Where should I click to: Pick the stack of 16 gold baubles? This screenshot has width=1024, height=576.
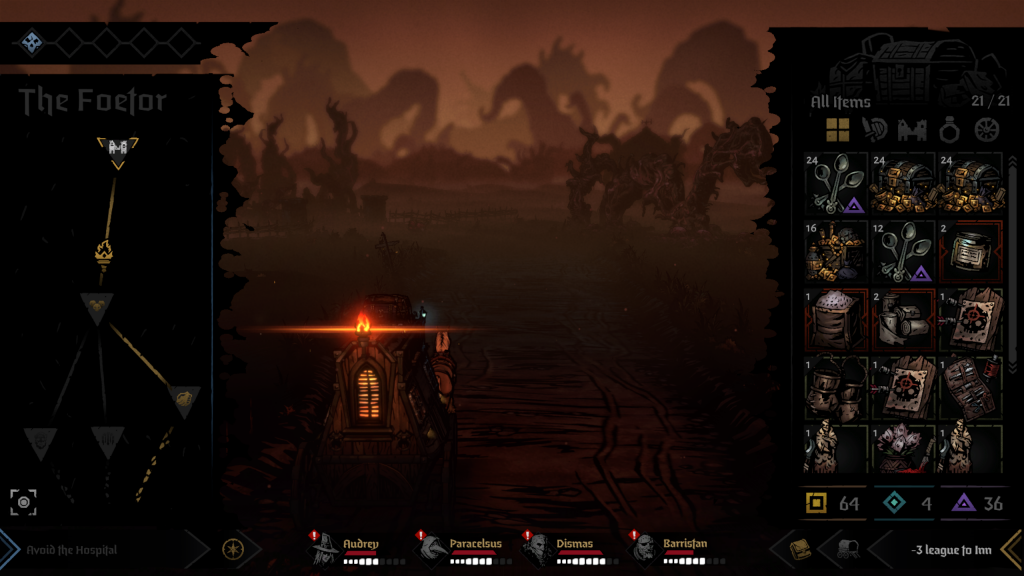[x=834, y=251]
